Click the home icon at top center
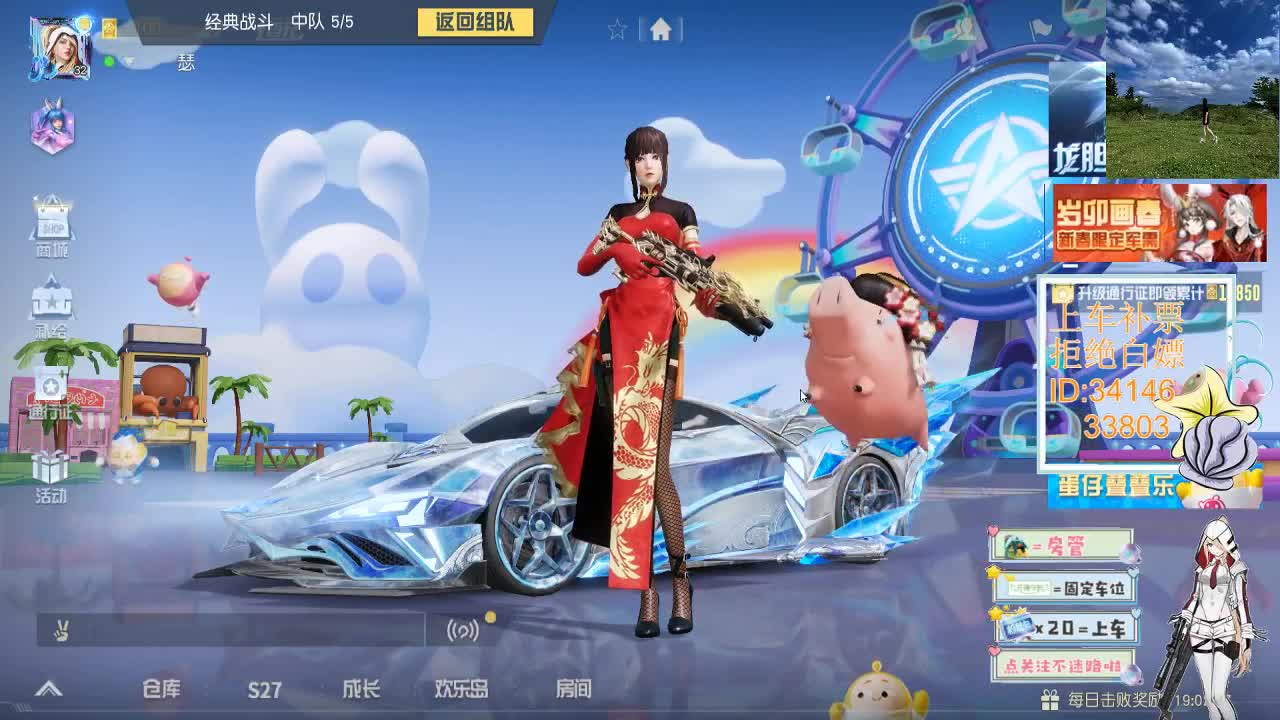This screenshot has height=720, width=1280. (659, 30)
